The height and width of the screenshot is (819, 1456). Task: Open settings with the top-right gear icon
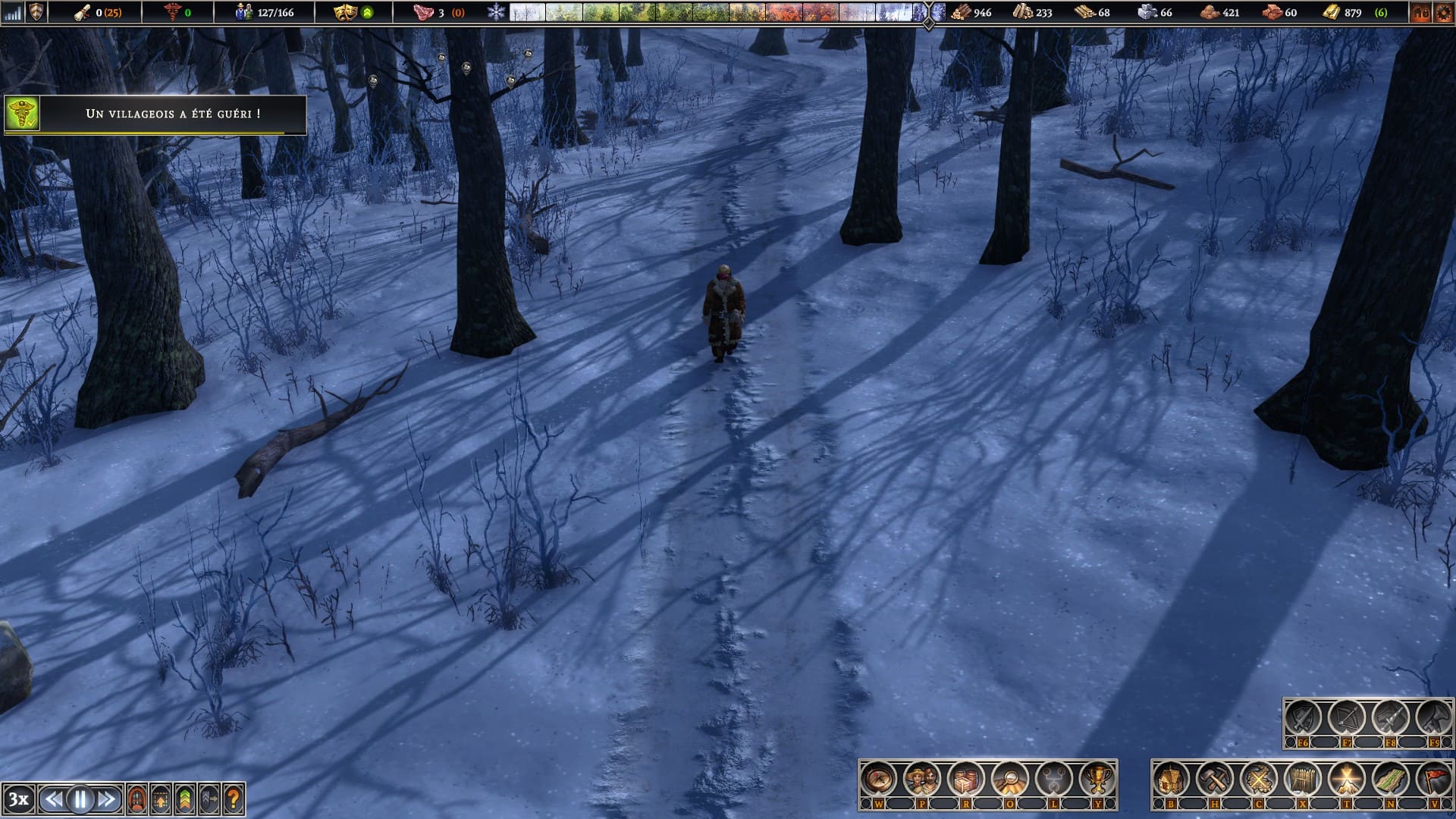click(1443, 12)
